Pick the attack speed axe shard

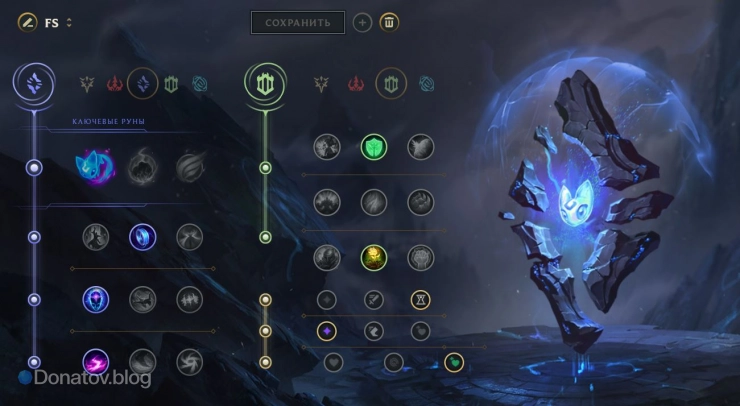pyautogui.click(x=373, y=299)
